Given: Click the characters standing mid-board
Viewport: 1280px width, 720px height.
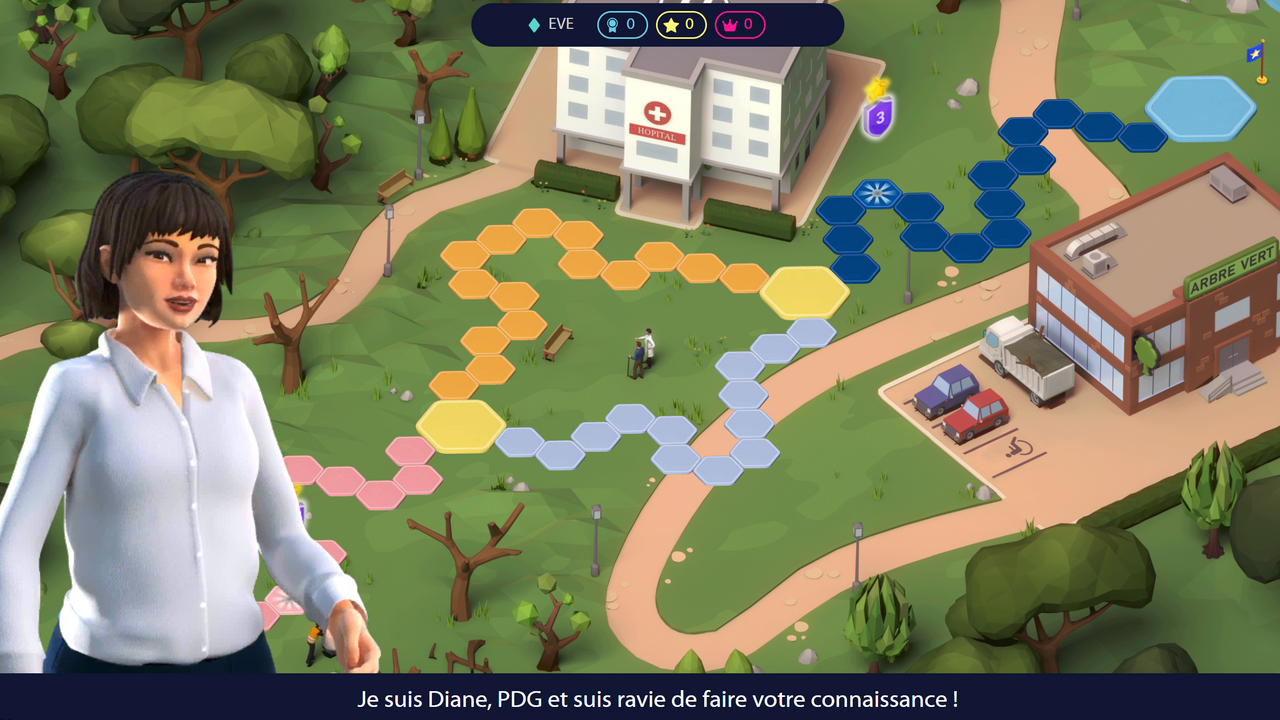Looking at the screenshot, I should 645,350.
